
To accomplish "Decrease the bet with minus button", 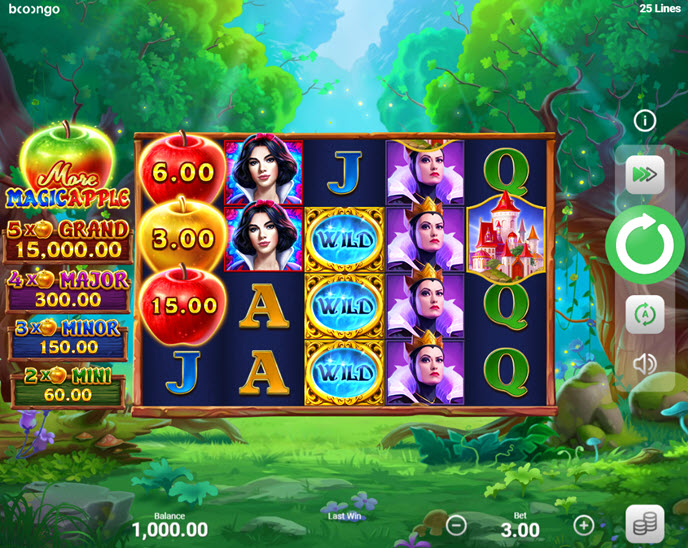I will click(456, 525).
